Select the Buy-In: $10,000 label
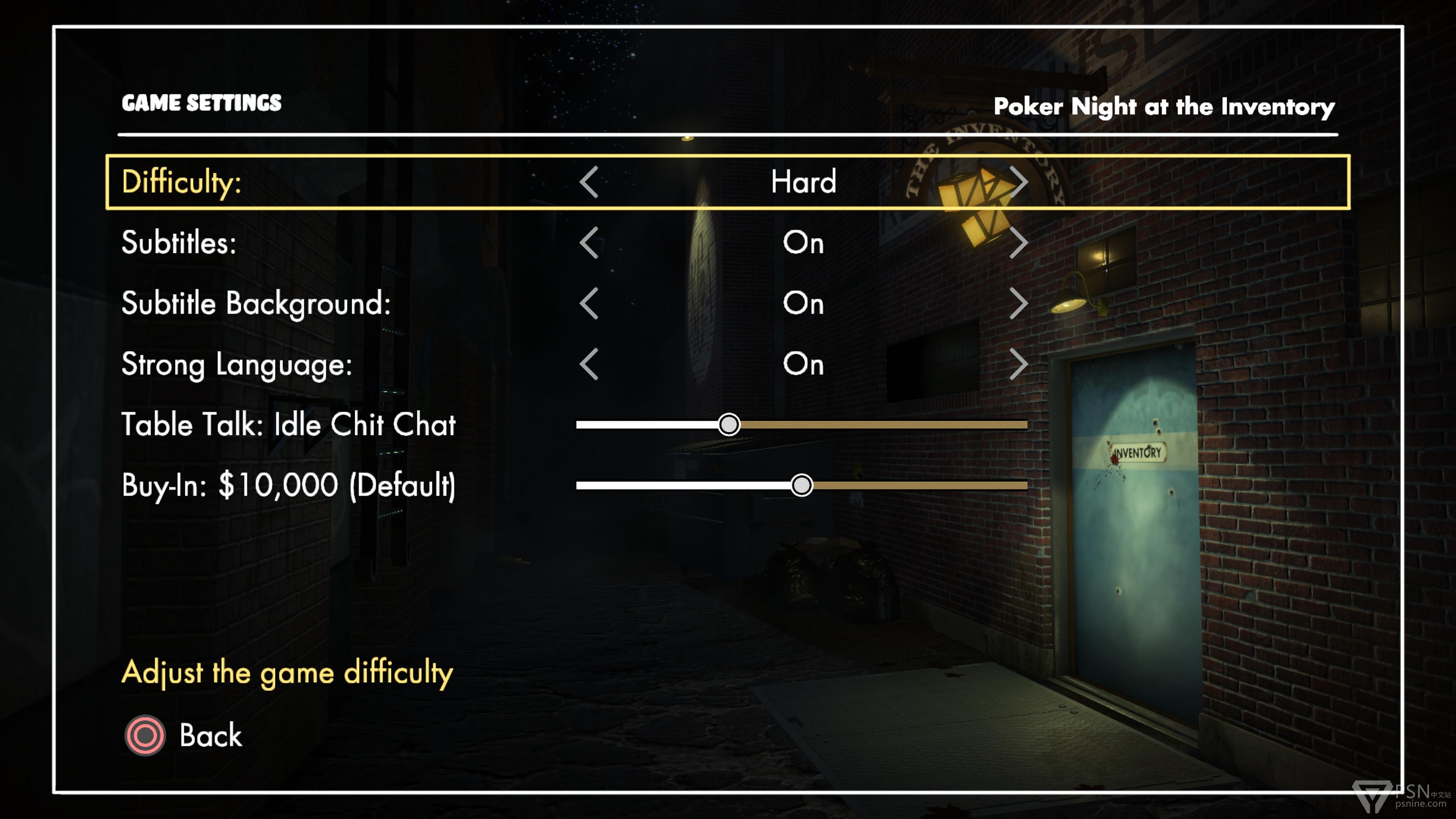 [x=288, y=485]
